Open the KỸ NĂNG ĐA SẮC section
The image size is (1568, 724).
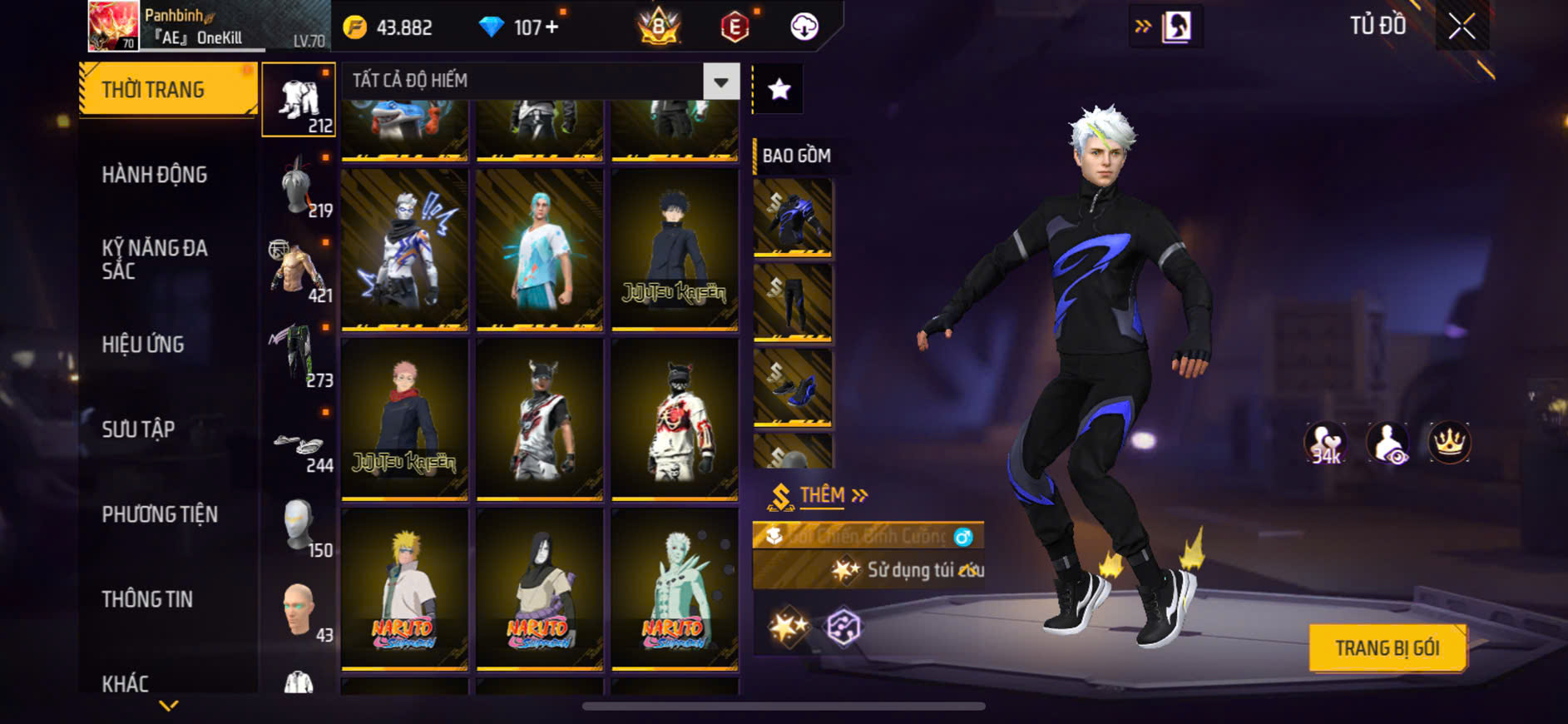(155, 259)
